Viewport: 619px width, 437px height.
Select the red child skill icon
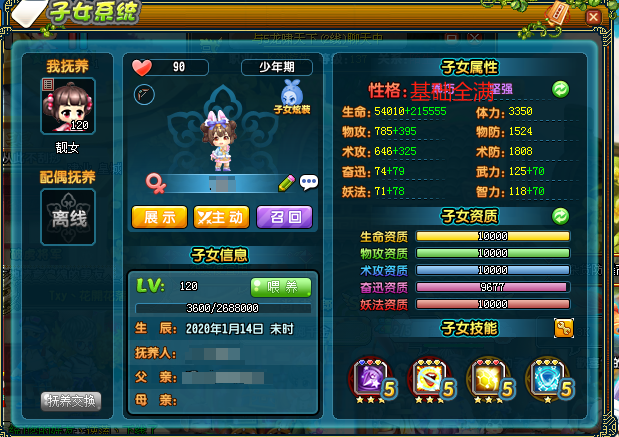tap(427, 376)
